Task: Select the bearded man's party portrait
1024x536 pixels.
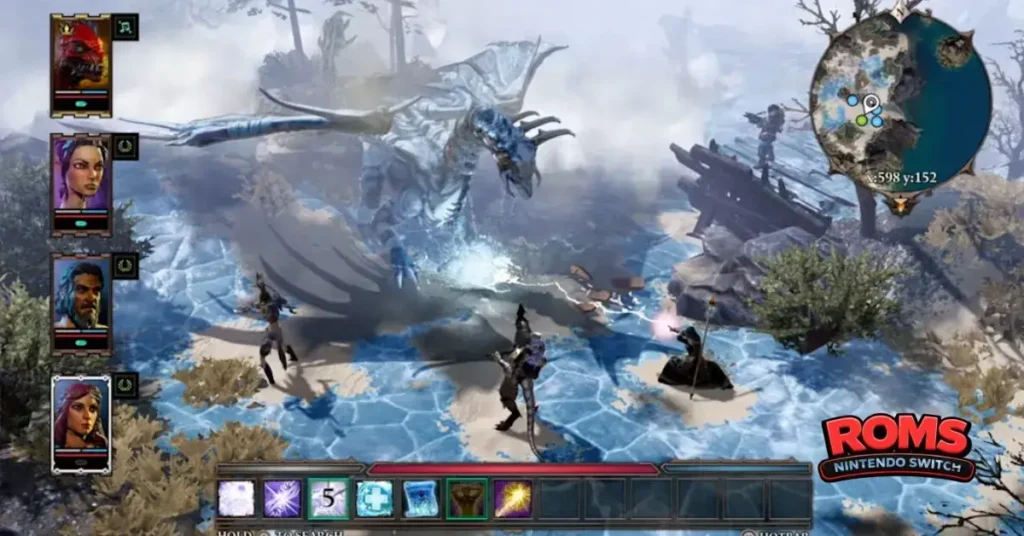Action: pos(81,298)
